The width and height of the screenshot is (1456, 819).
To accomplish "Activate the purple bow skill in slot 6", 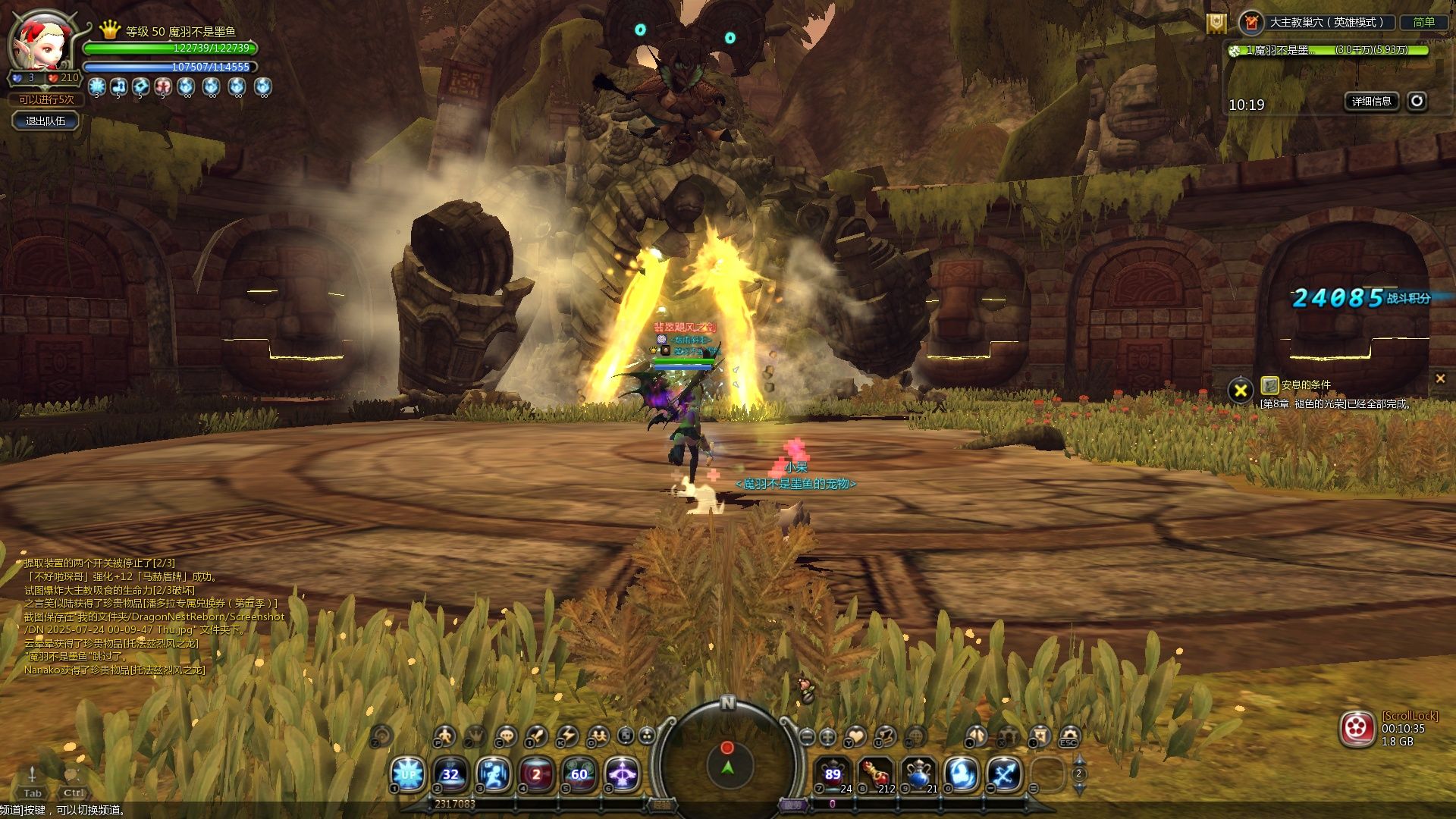I will click(623, 774).
